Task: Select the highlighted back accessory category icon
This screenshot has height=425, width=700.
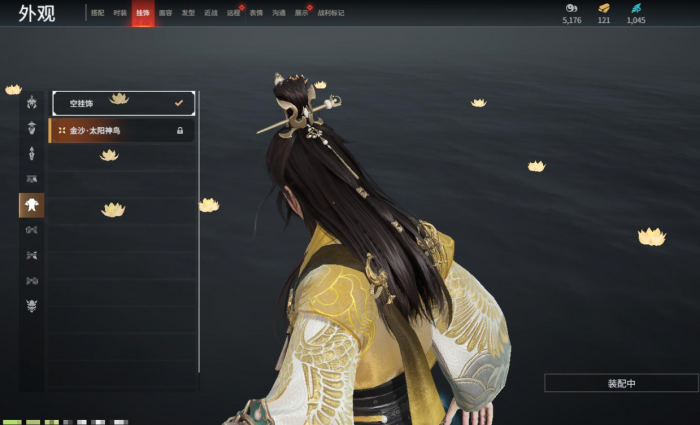Action: point(32,205)
